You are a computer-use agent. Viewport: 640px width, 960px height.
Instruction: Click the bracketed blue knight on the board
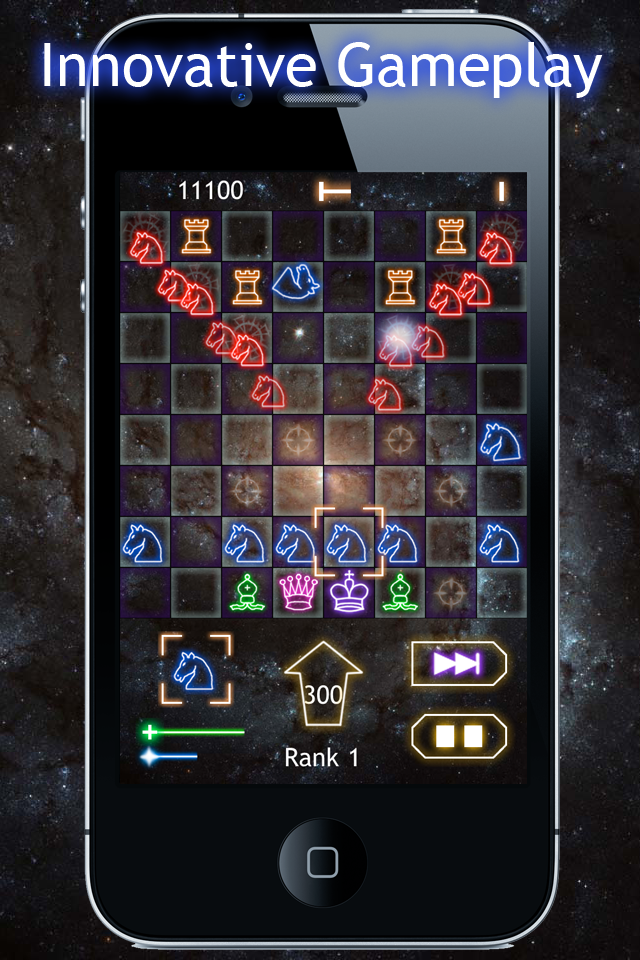point(349,541)
